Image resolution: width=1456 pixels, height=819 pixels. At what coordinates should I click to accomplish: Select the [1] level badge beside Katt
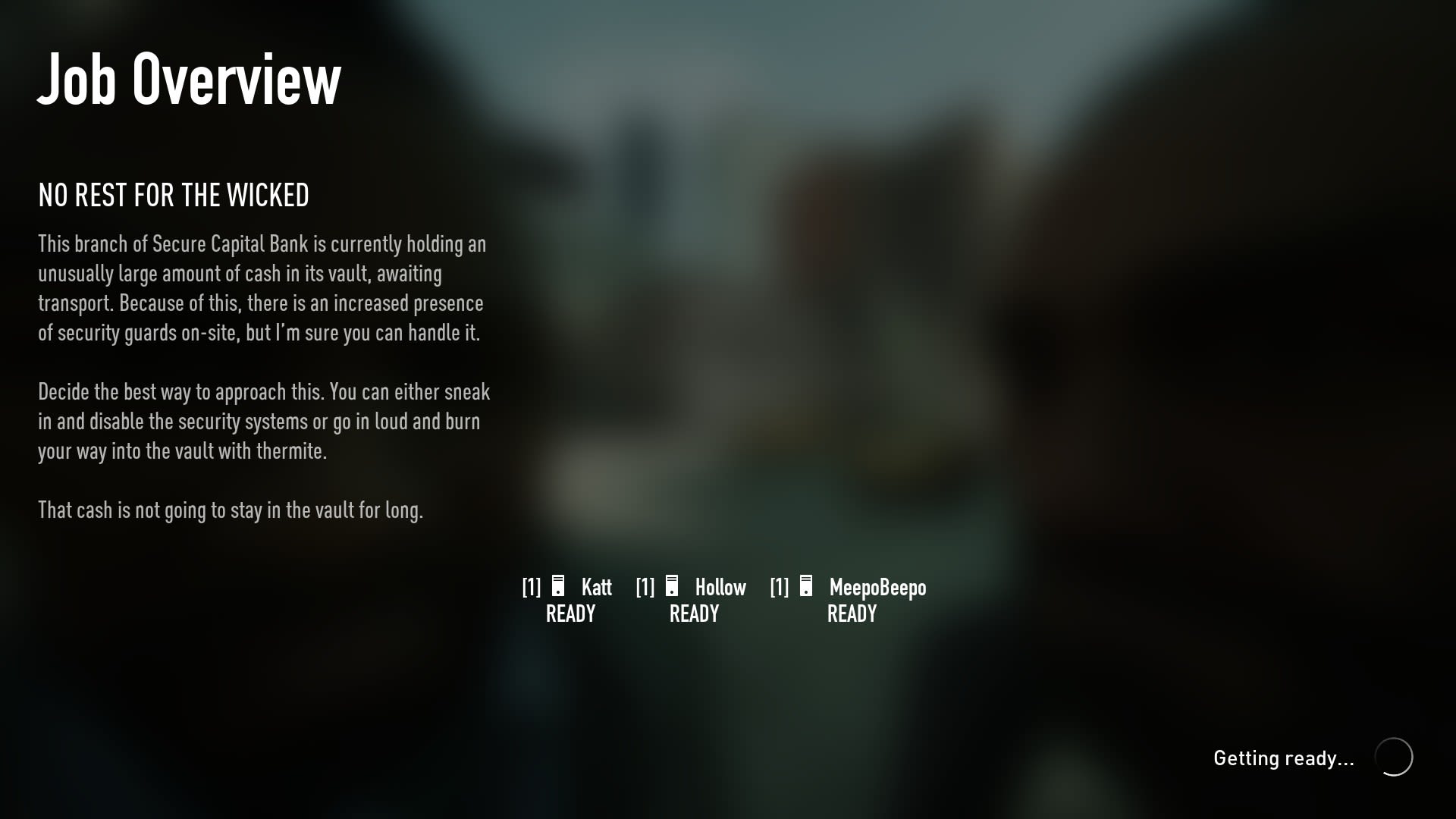[530, 587]
